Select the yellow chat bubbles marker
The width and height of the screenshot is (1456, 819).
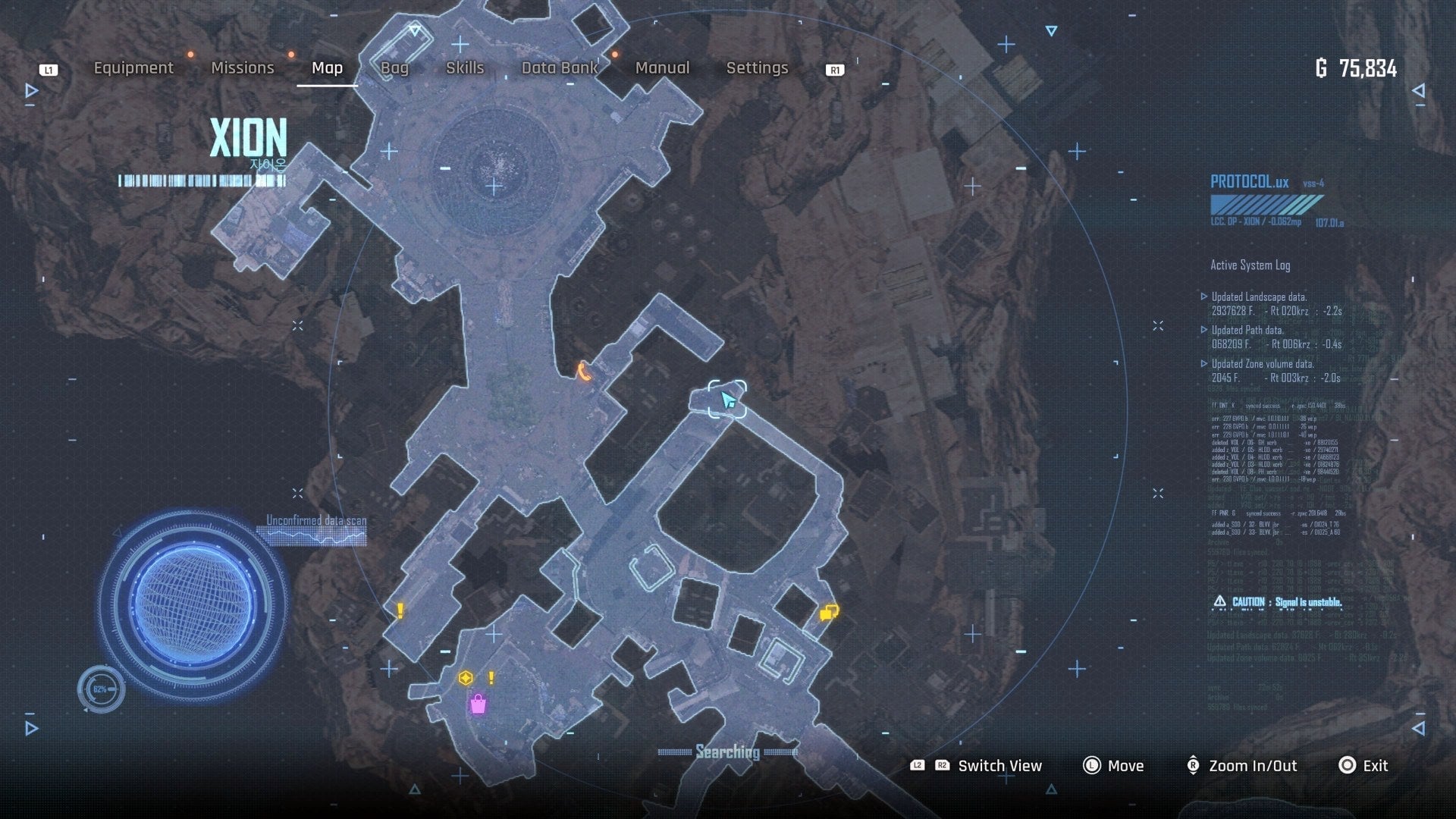point(829,610)
